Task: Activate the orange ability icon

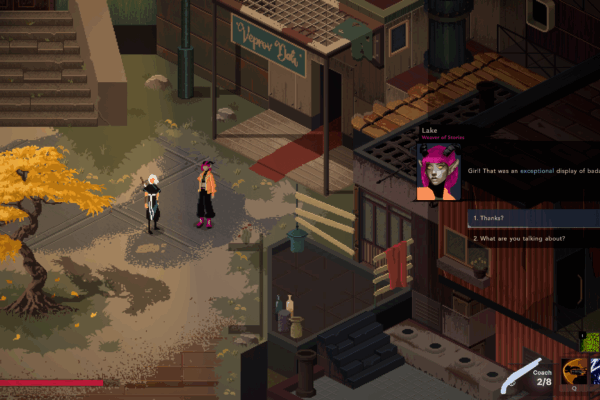Action: coord(573,372)
